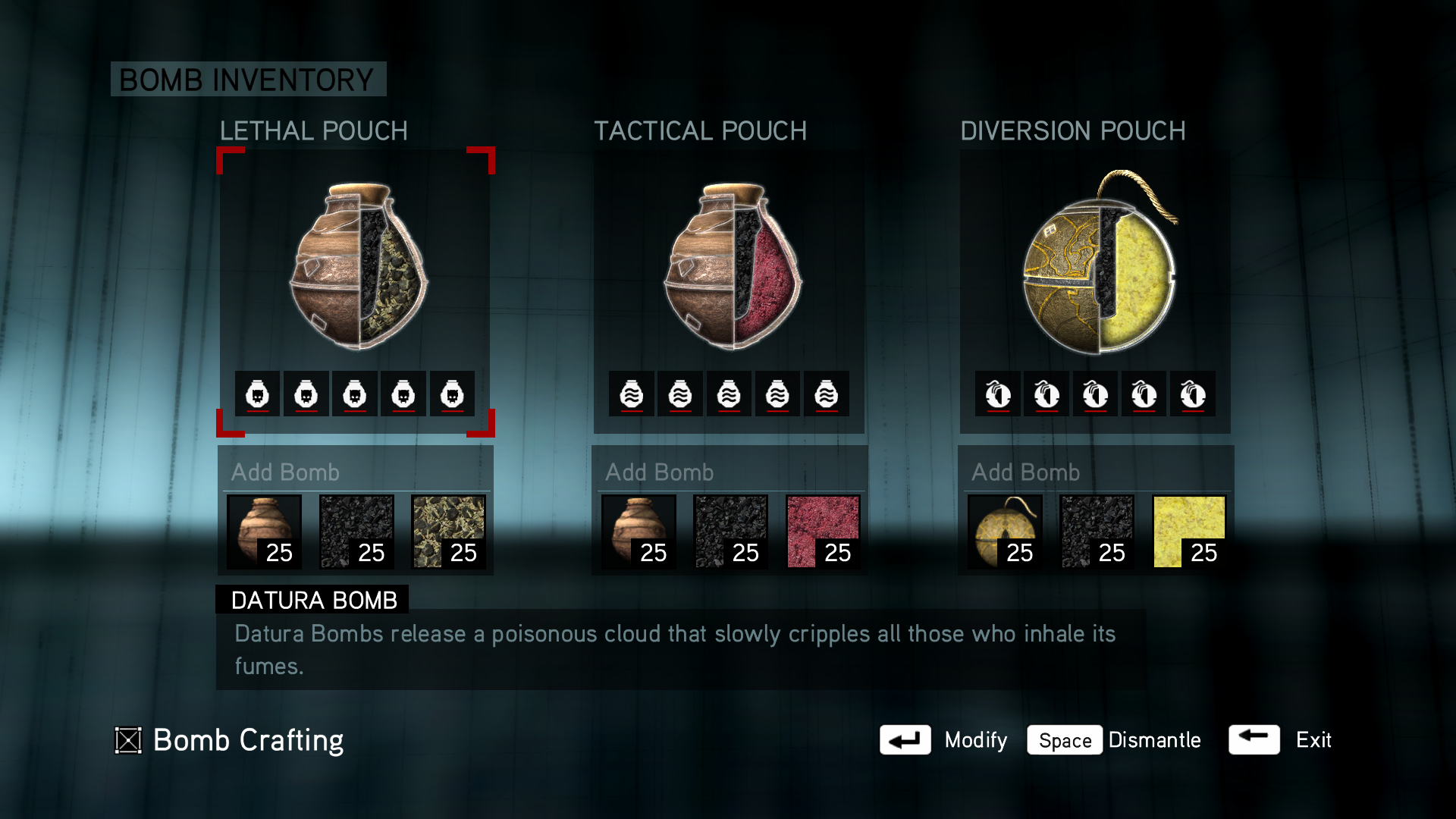Select the Lethal Pouch datura bomb
The width and height of the screenshot is (1456, 819).
point(356,265)
